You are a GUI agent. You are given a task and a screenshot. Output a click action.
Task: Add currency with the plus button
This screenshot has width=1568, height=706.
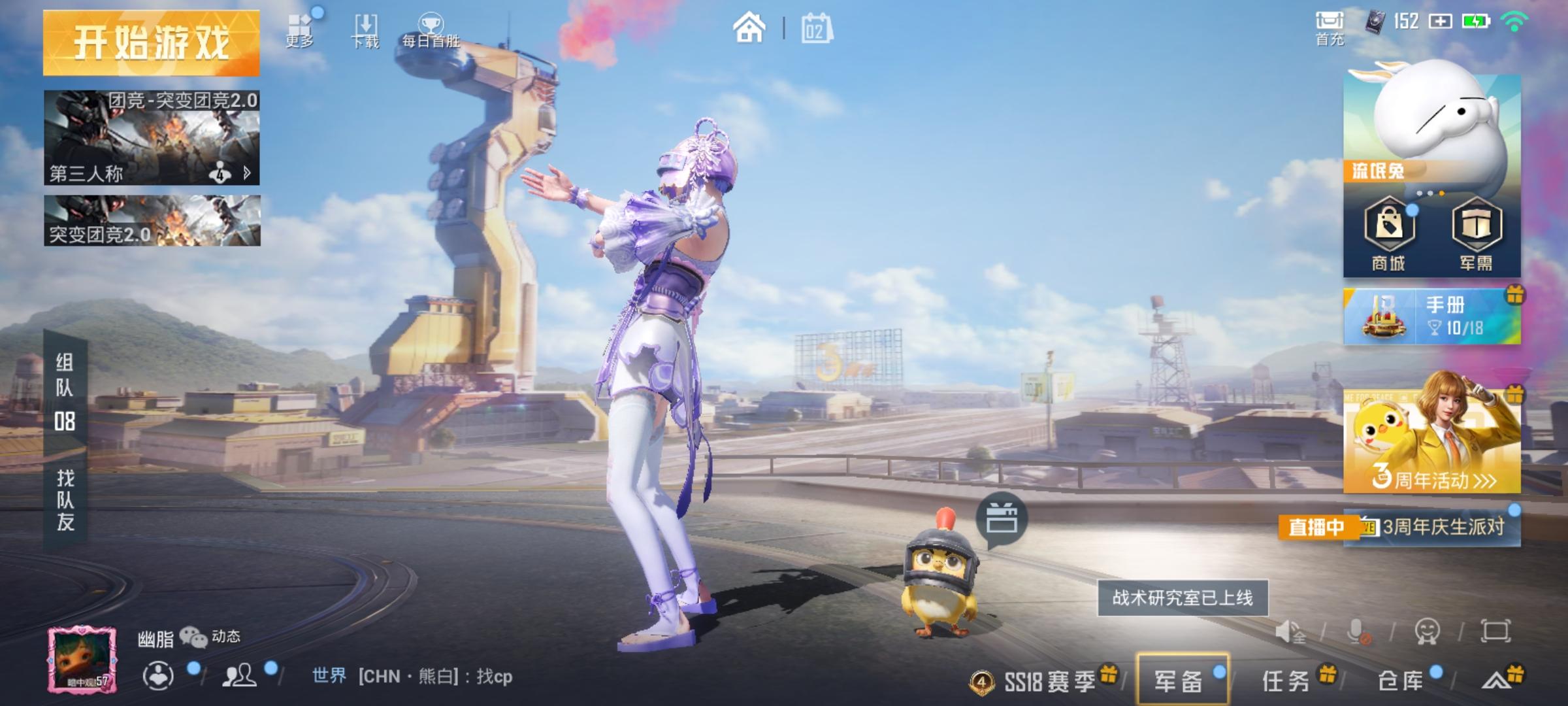click(1441, 22)
